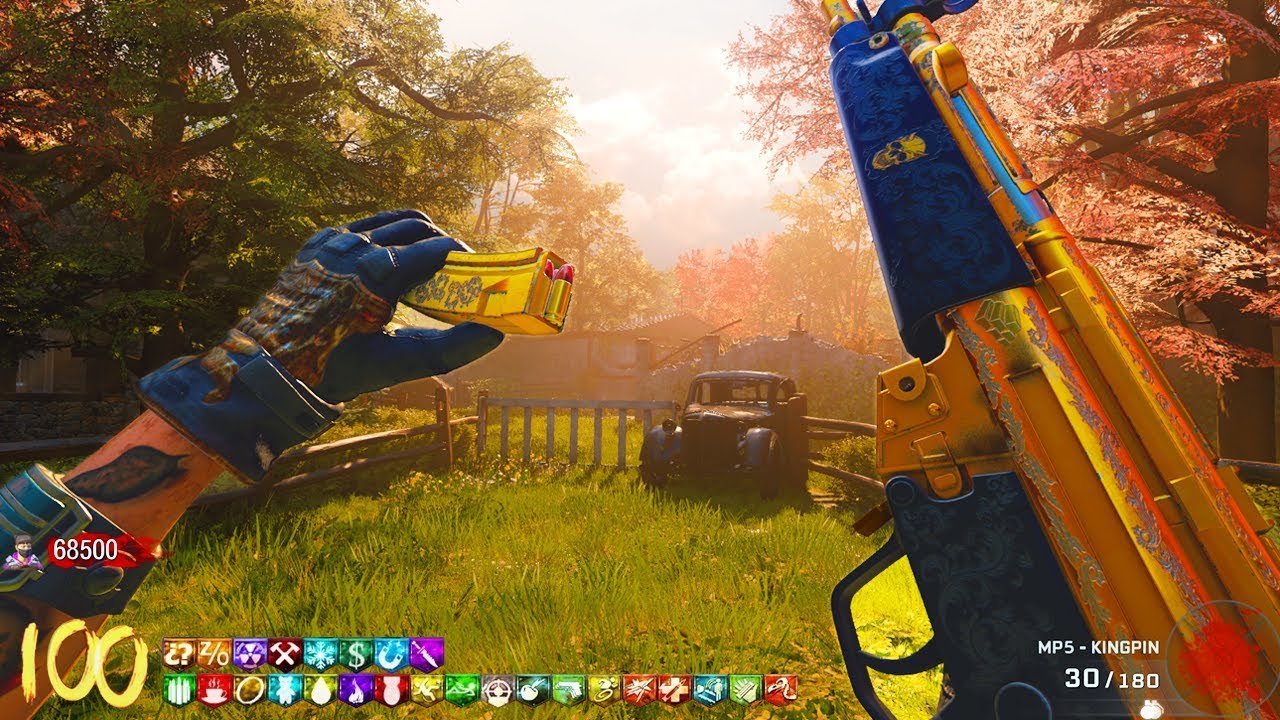Screen dimensions: 1280x720
Task: Select the red cross medic perk
Action: (x=675, y=689)
